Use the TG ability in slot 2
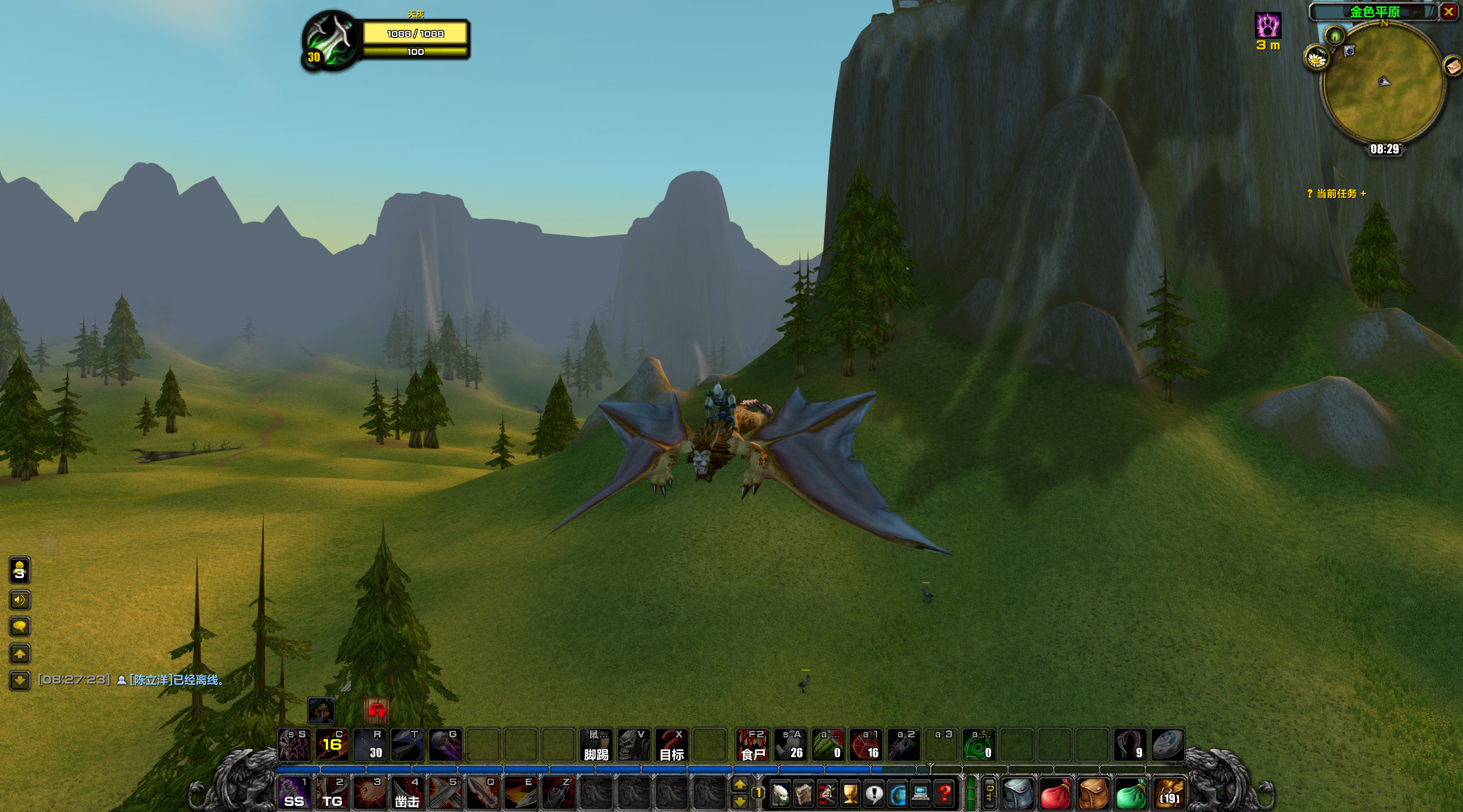 tap(332, 794)
